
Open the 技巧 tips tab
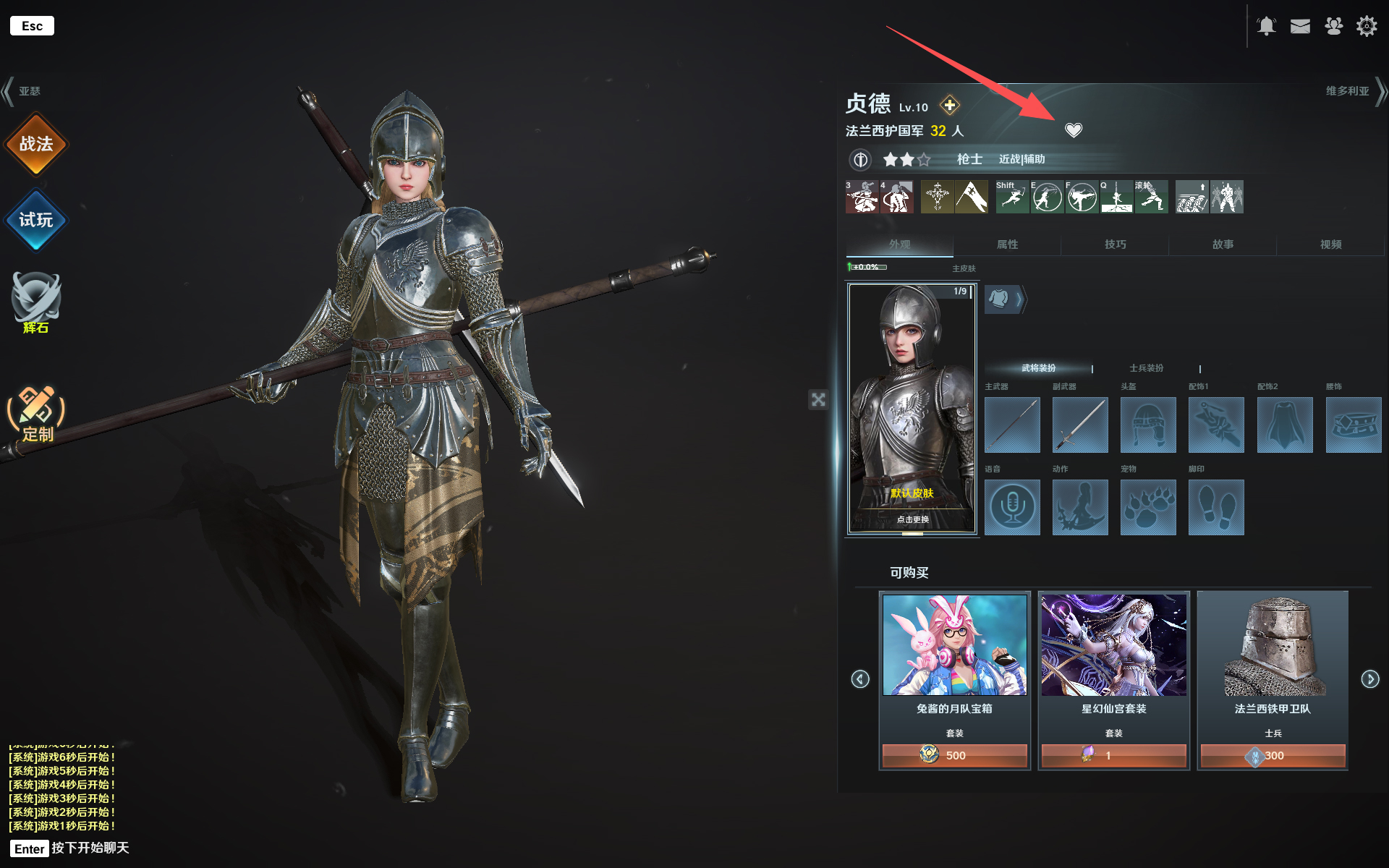click(x=1115, y=244)
